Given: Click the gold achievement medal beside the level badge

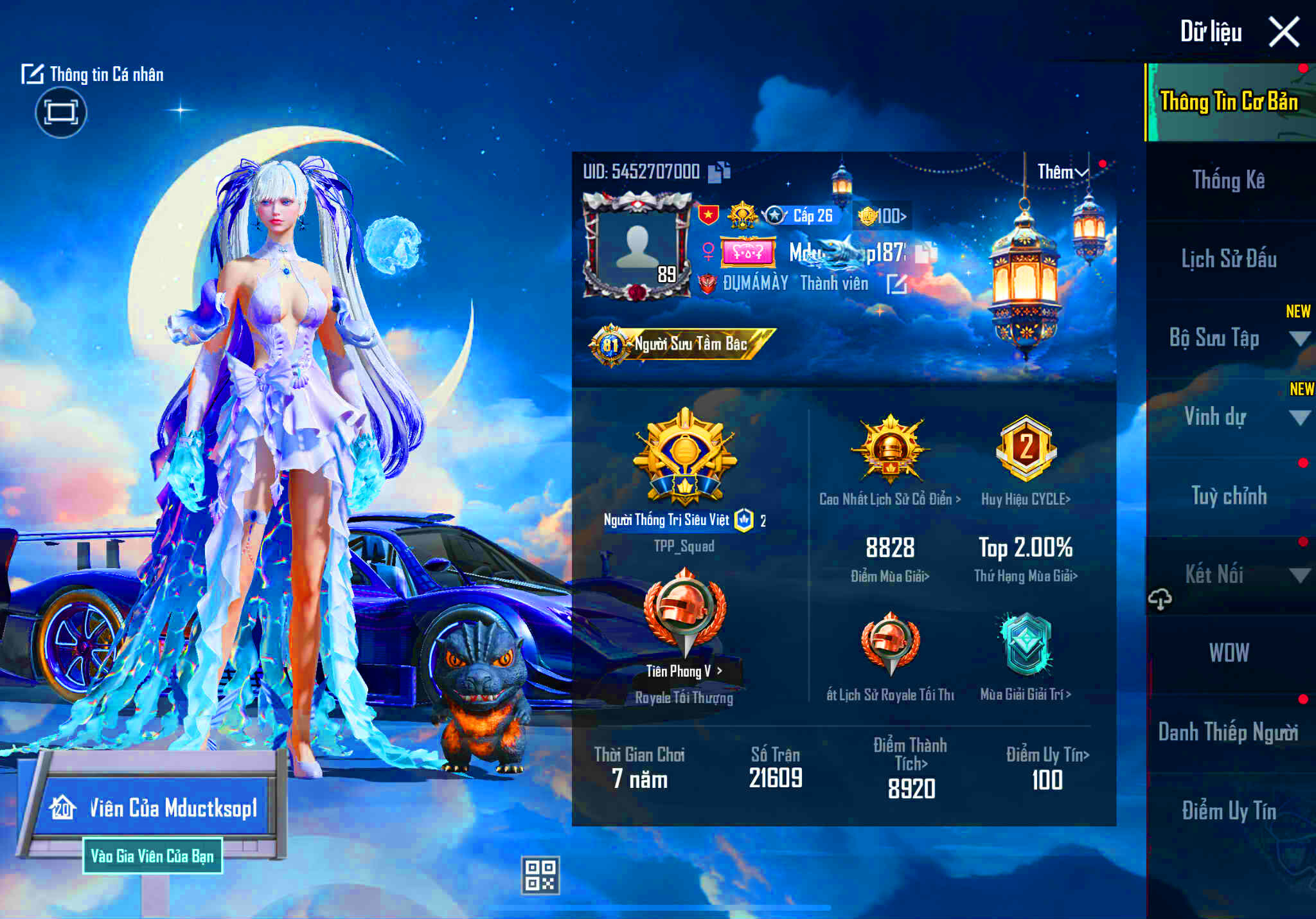Looking at the screenshot, I should [x=743, y=215].
